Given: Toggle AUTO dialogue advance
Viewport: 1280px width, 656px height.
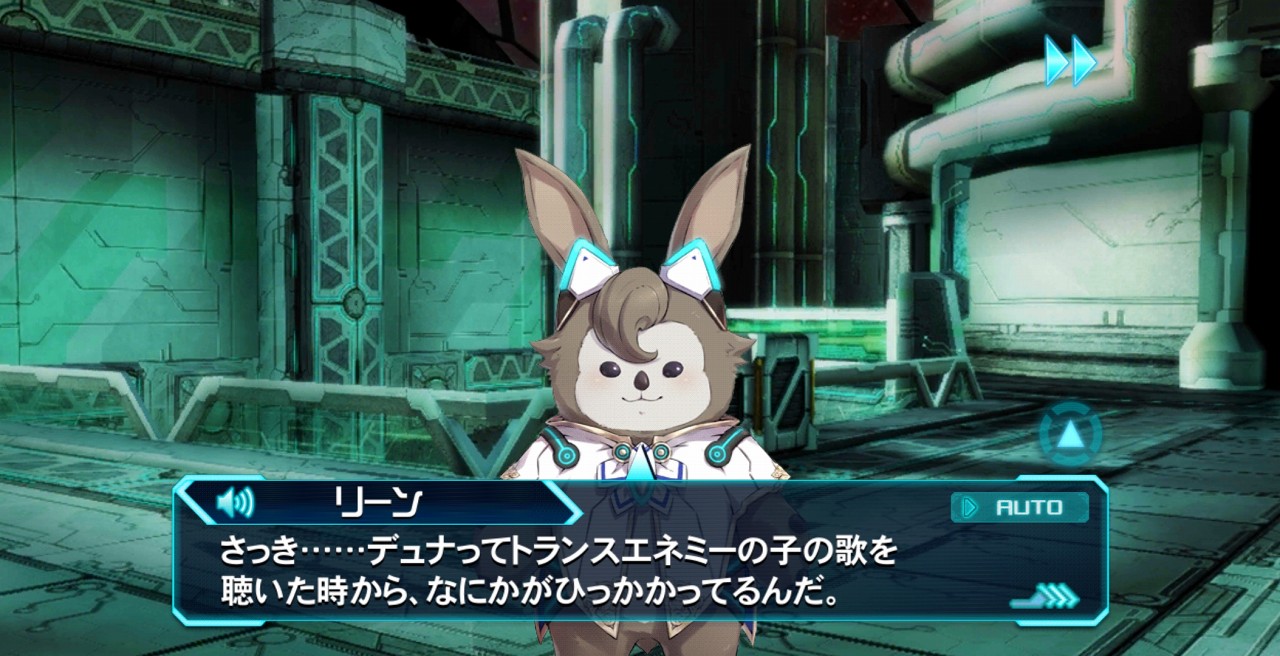Looking at the screenshot, I should point(1020,507).
